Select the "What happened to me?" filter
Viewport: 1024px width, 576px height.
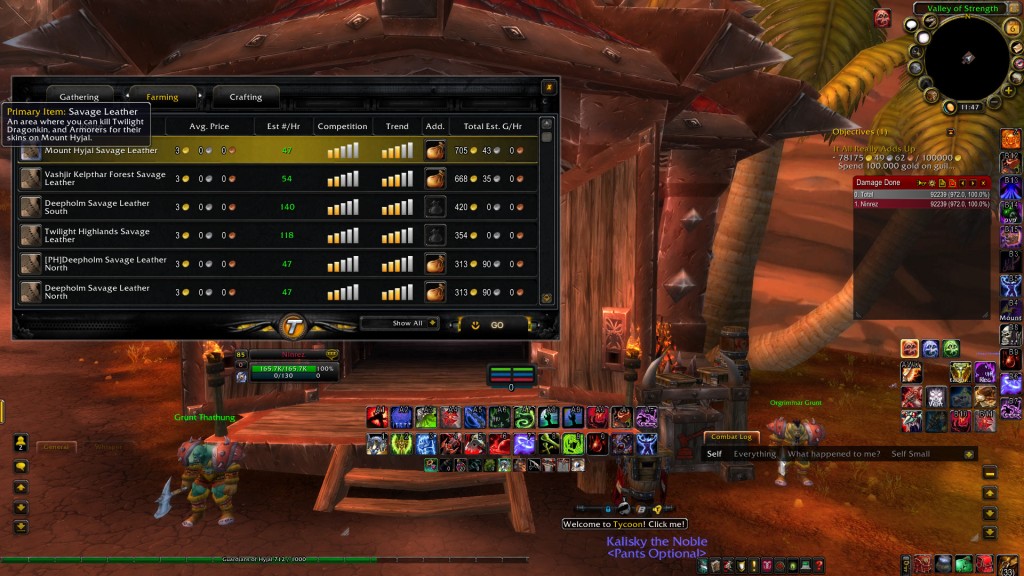(x=833, y=454)
